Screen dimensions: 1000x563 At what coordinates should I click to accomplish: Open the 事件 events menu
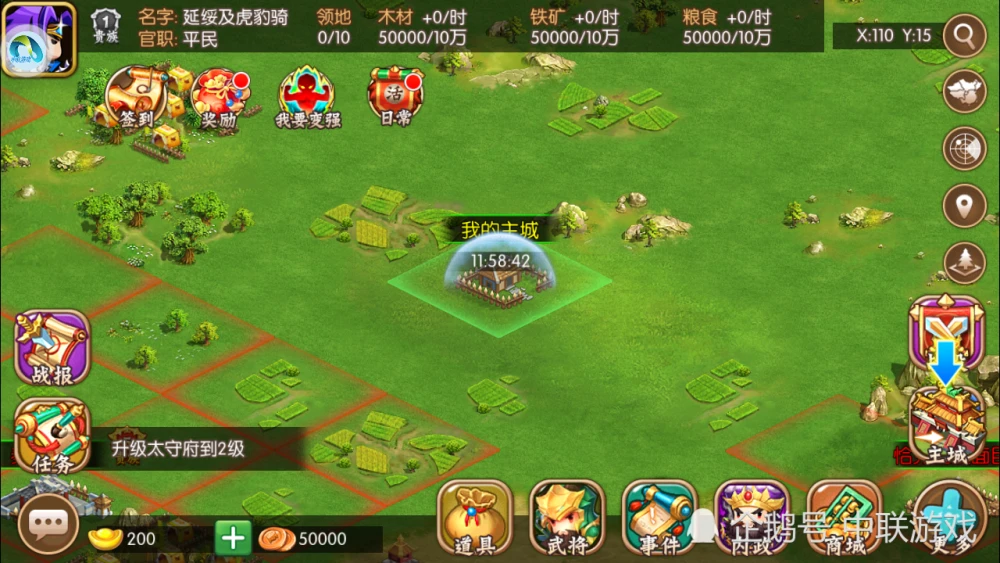tap(659, 517)
